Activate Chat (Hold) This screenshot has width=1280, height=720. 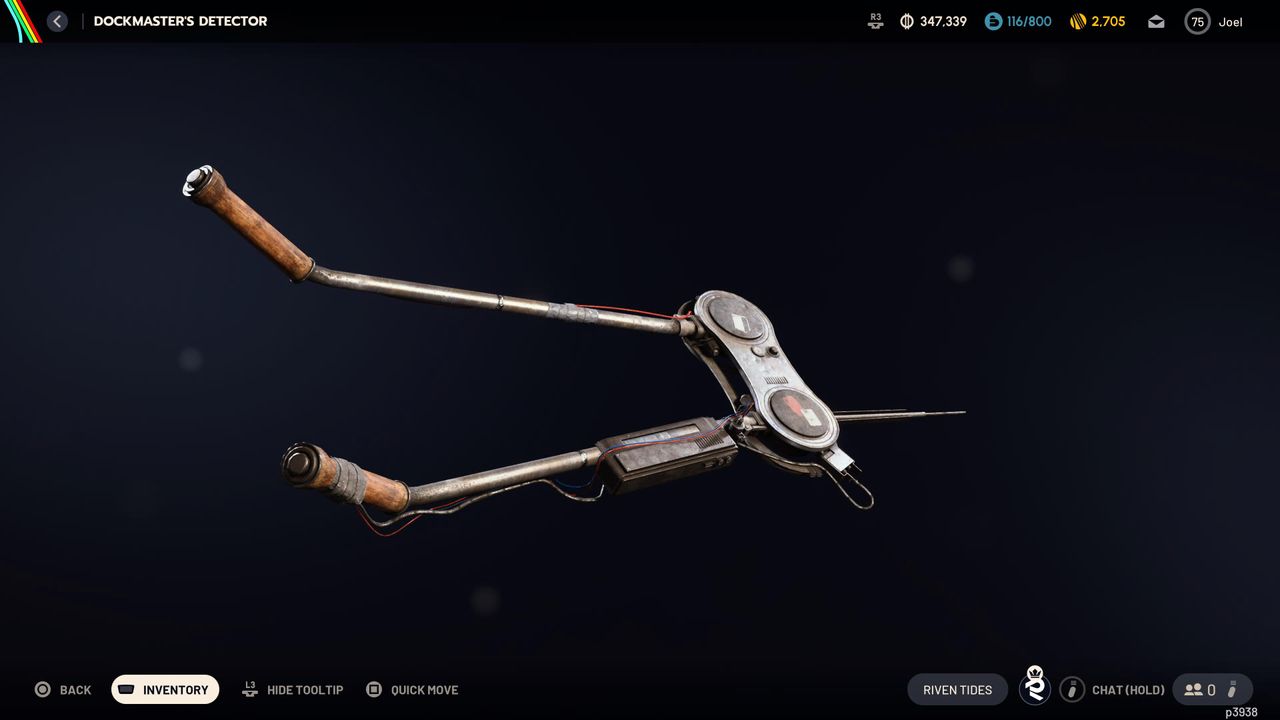point(1127,689)
